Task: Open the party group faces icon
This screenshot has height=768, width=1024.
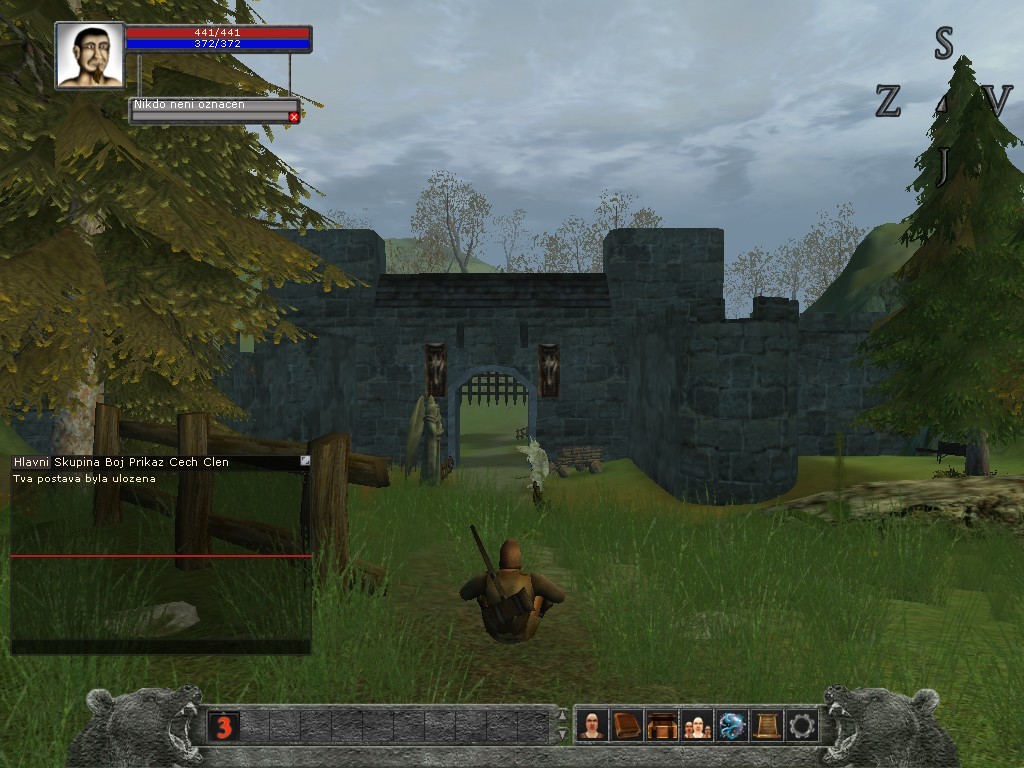Action: tap(697, 725)
